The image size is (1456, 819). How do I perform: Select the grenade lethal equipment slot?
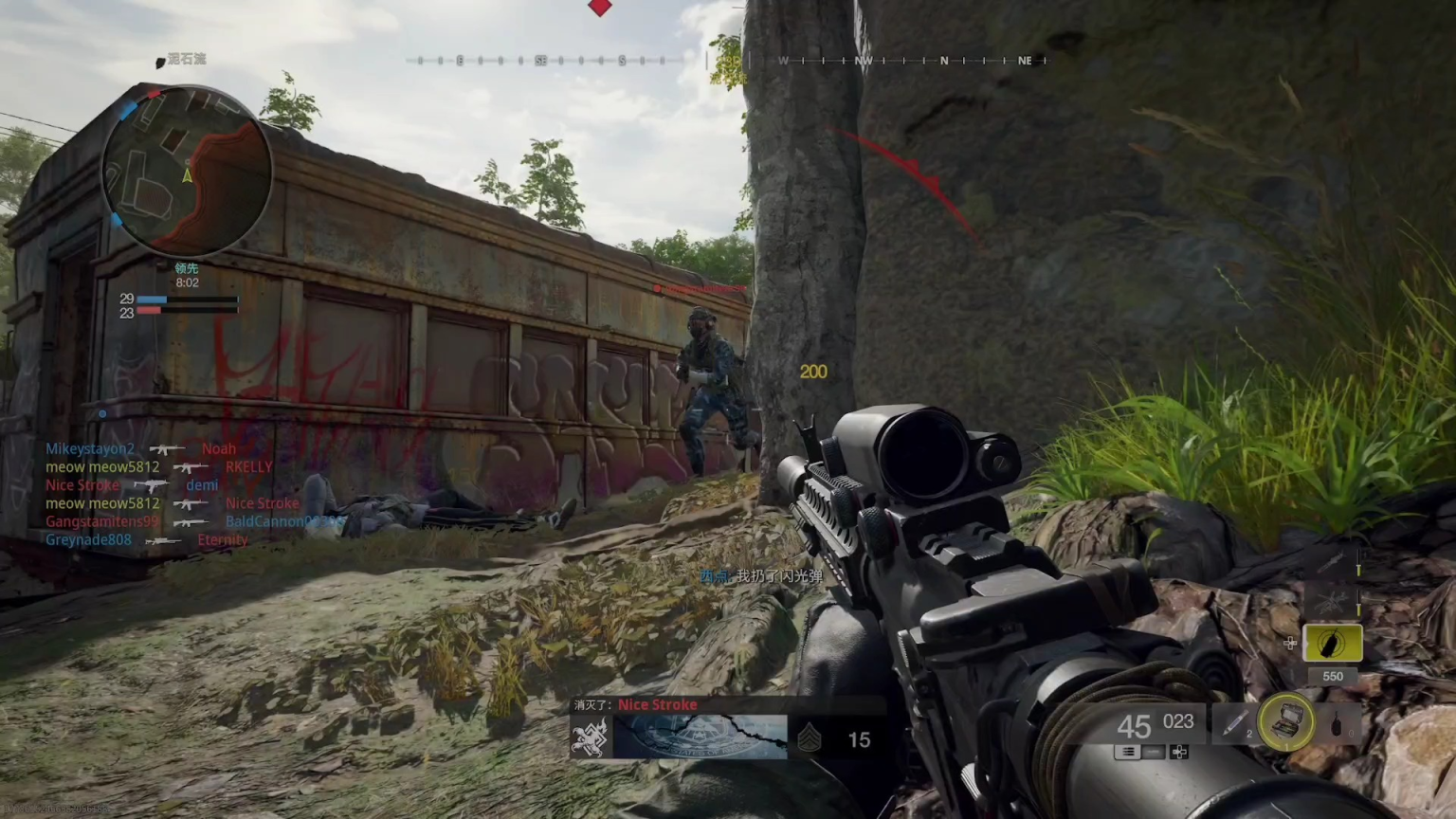[1338, 725]
